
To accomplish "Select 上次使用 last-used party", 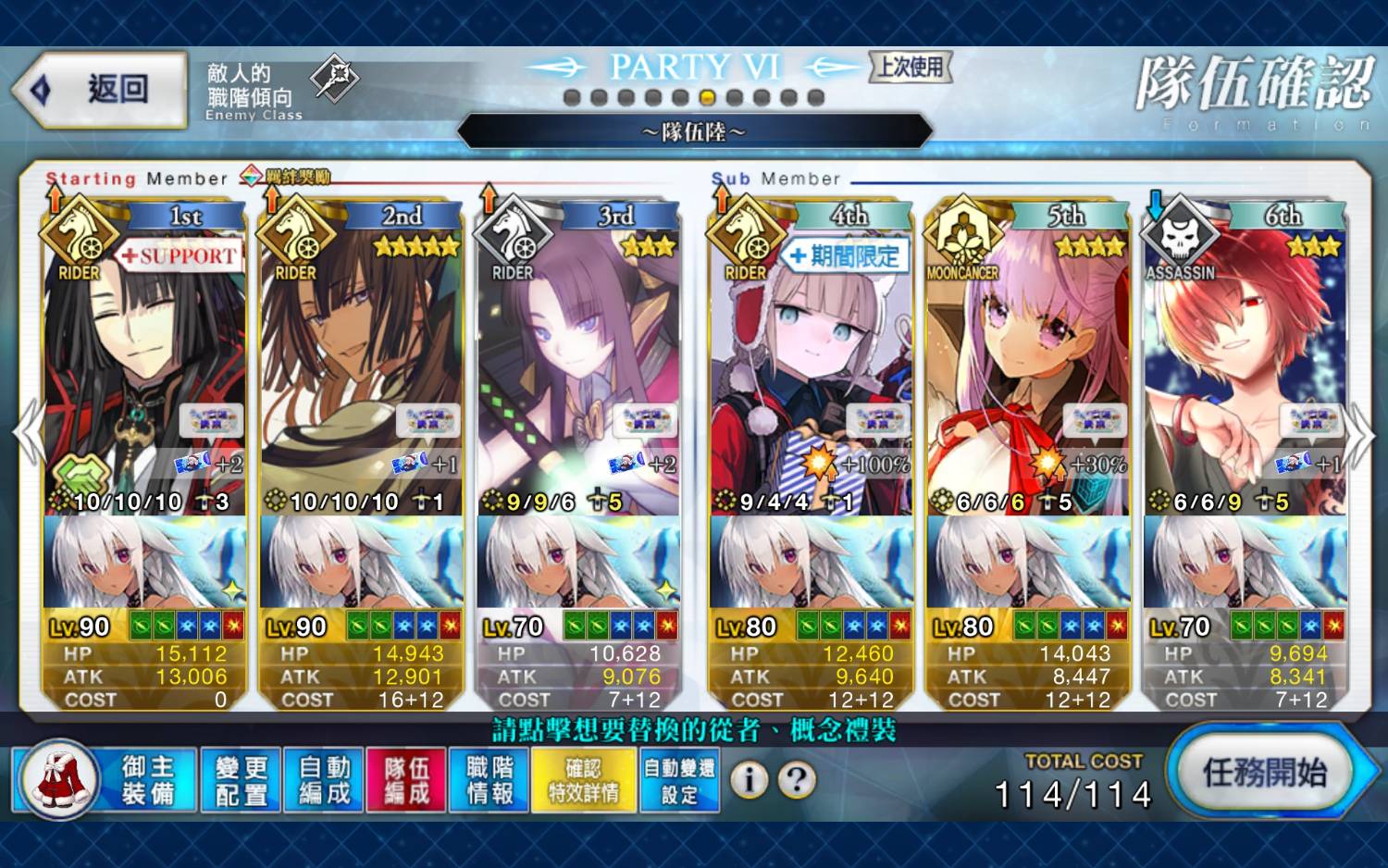I will click(911, 67).
